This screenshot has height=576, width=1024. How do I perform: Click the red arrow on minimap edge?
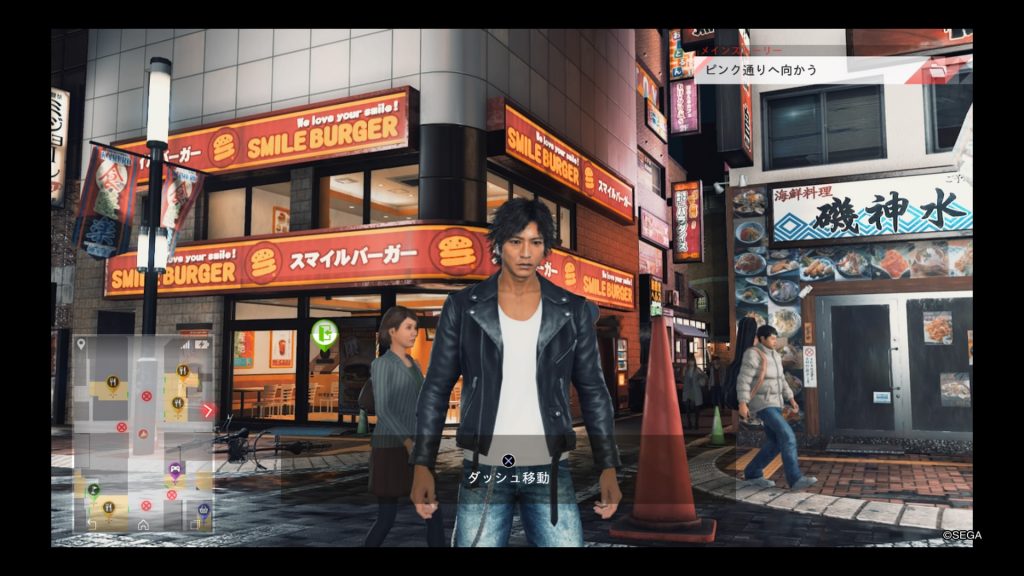pos(208,410)
